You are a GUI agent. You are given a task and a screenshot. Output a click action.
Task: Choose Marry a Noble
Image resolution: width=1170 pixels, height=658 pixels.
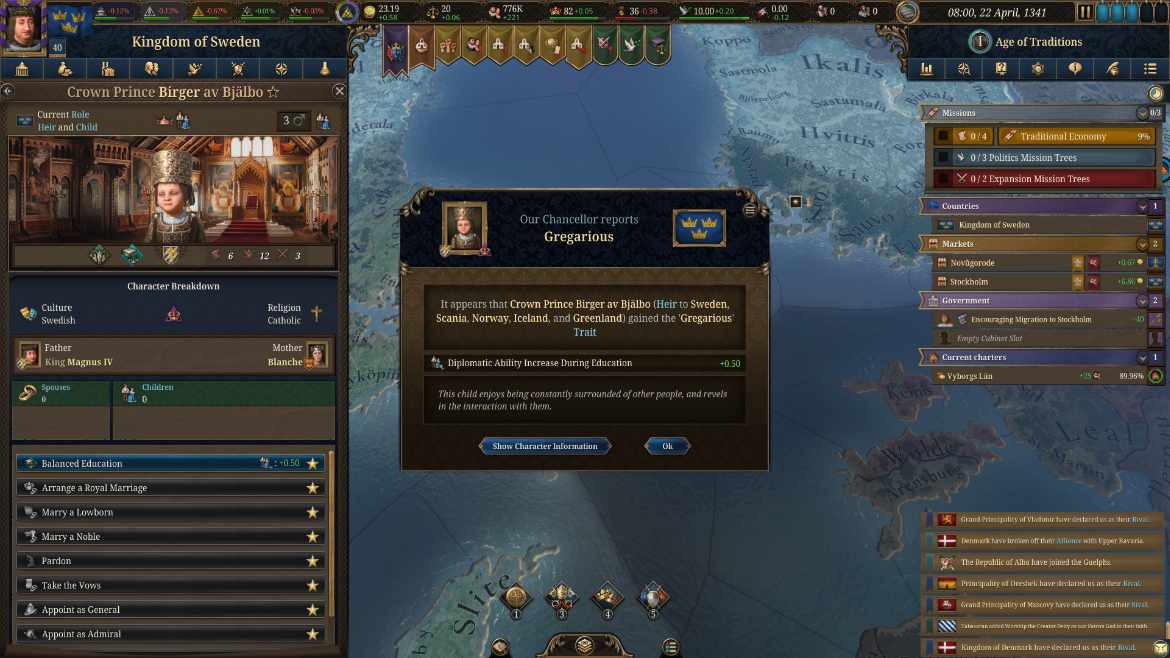click(x=160, y=537)
